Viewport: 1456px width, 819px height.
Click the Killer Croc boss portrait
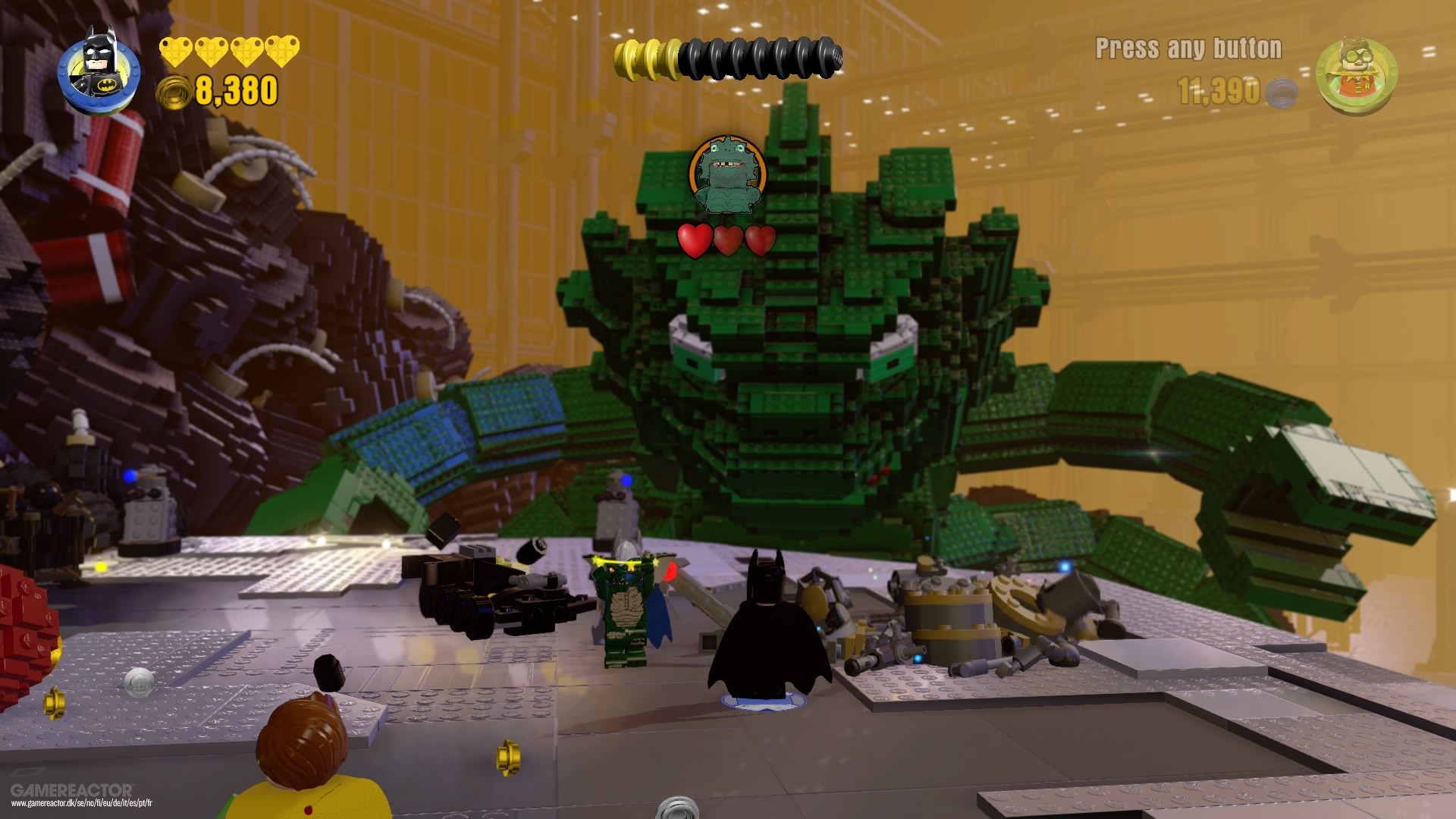[727, 175]
